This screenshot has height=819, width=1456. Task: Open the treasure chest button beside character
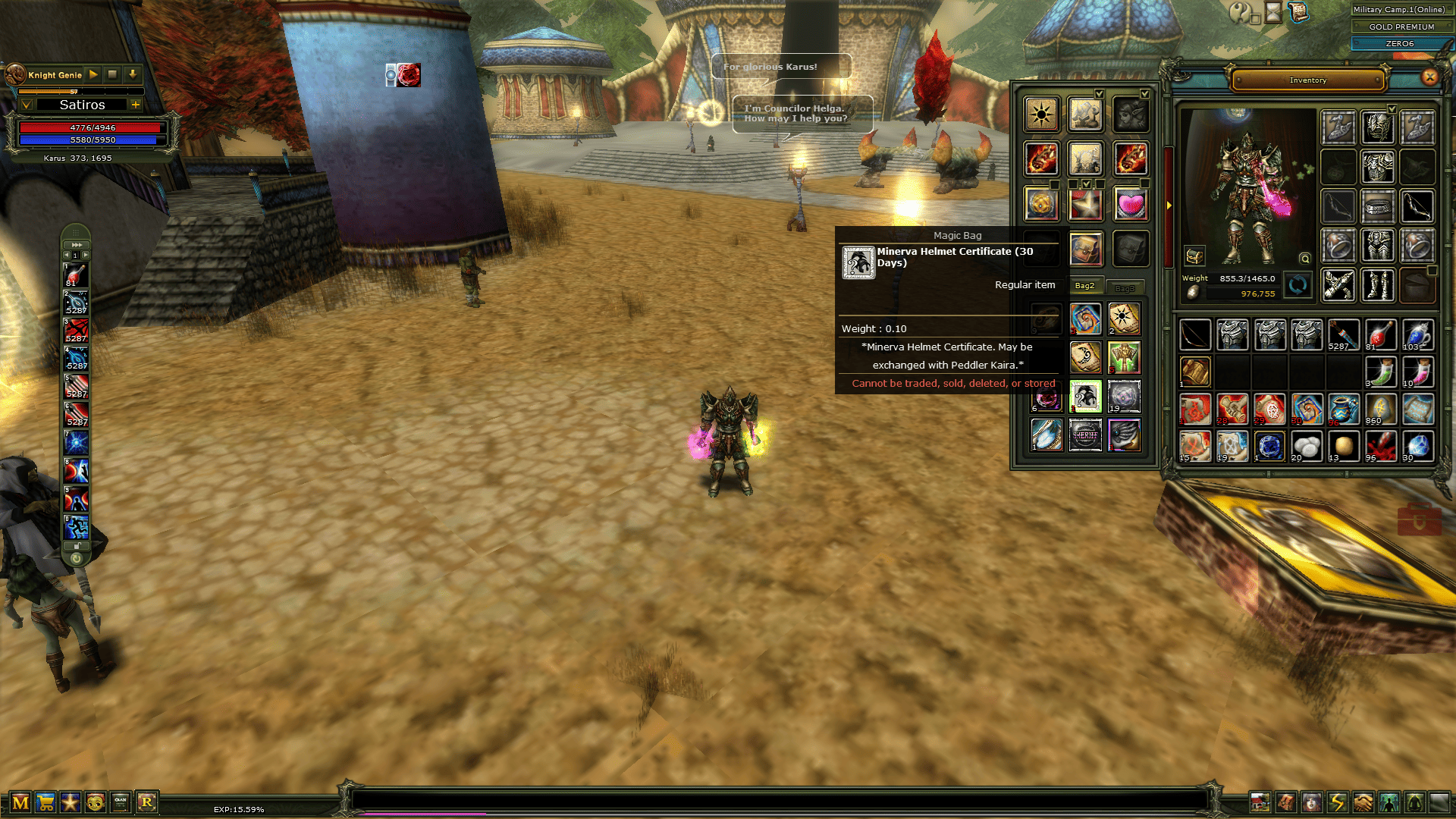tap(1194, 256)
